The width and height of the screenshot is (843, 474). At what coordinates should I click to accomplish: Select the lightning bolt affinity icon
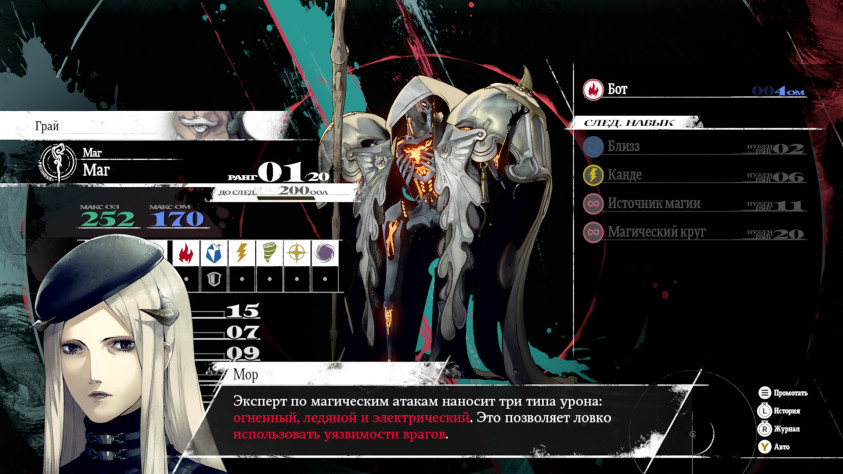[x=241, y=252]
